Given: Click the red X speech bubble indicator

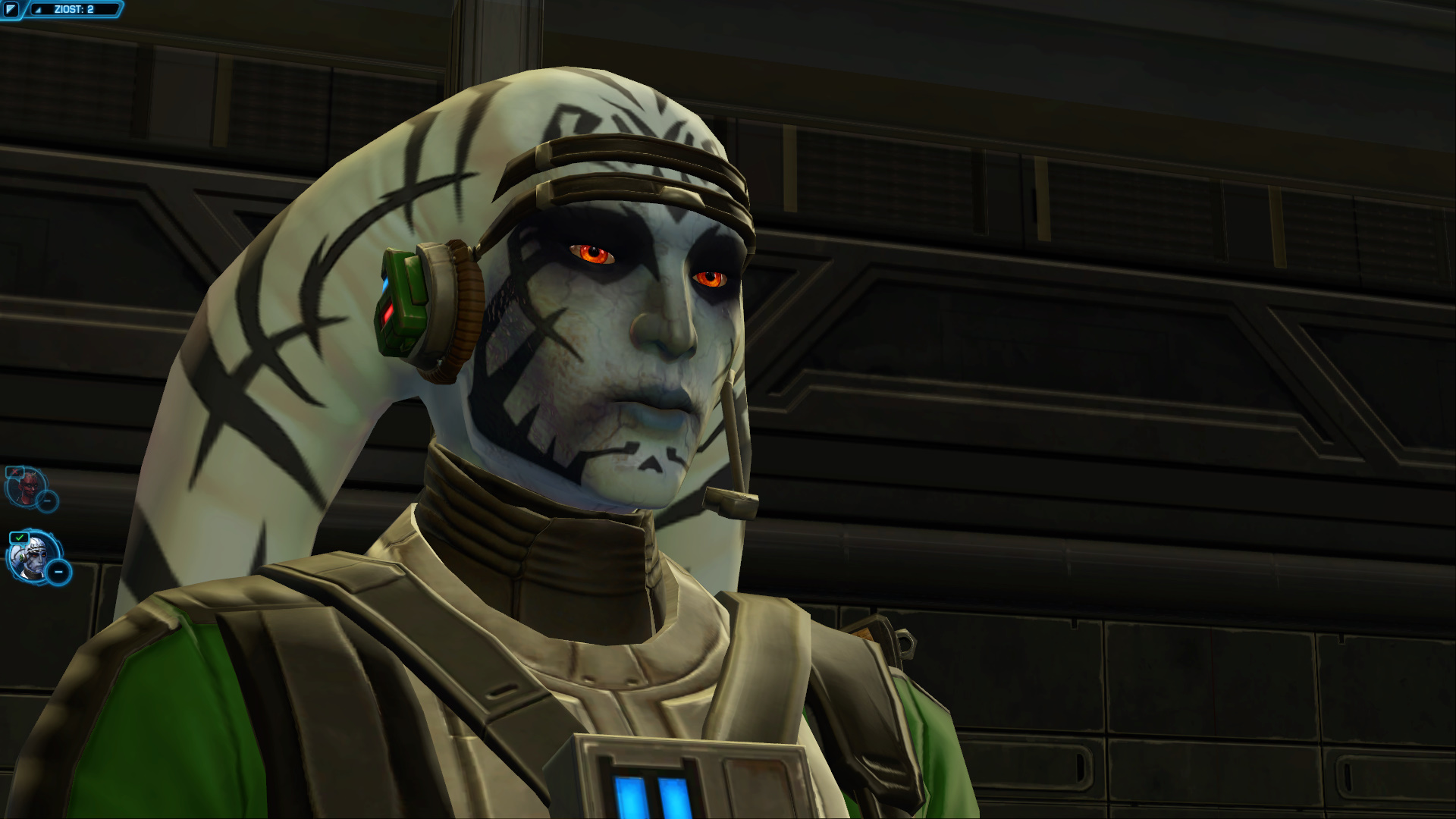Looking at the screenshot, I should point(14,471).
